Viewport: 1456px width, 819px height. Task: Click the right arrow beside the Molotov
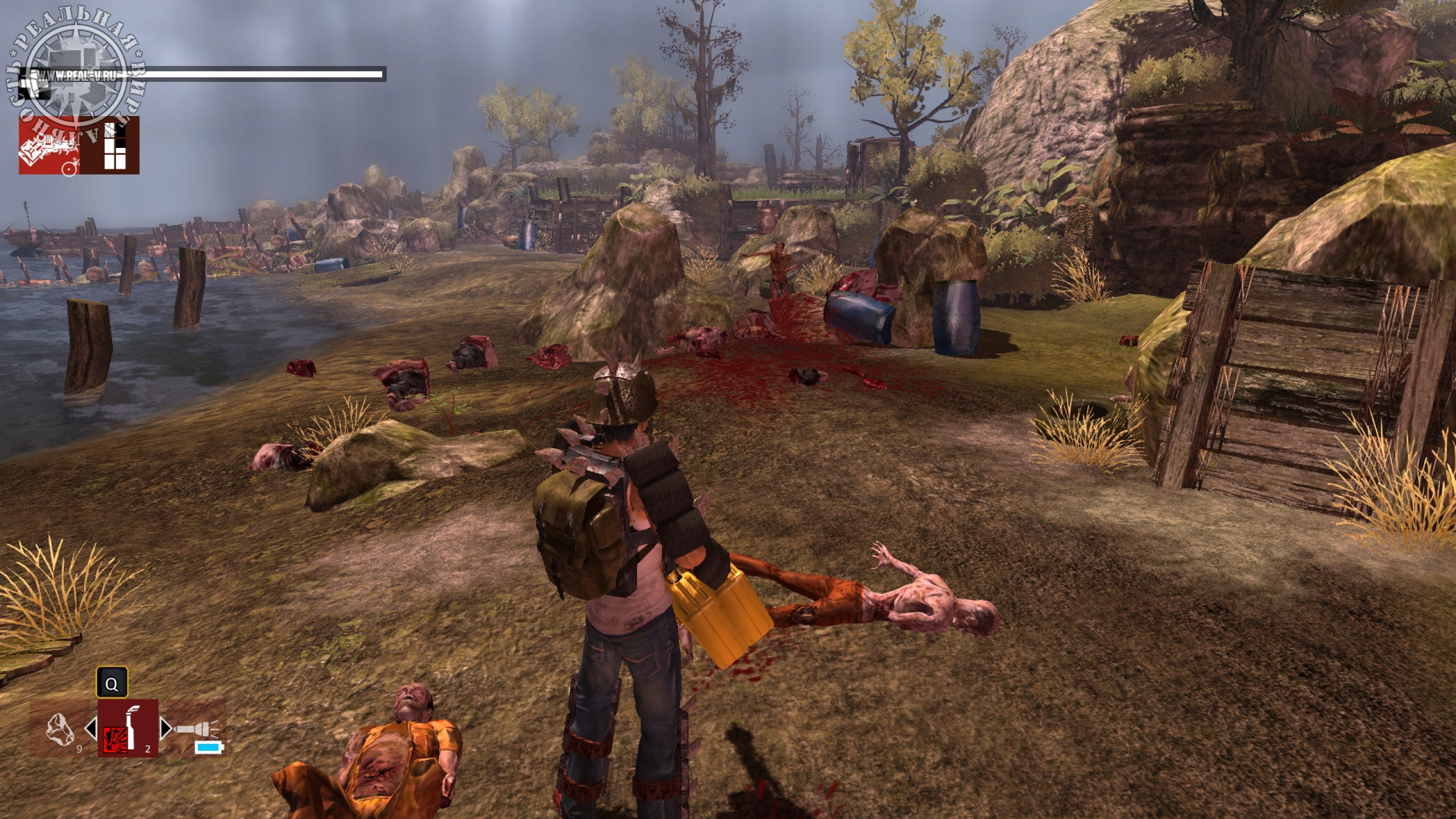click(165, 729)
